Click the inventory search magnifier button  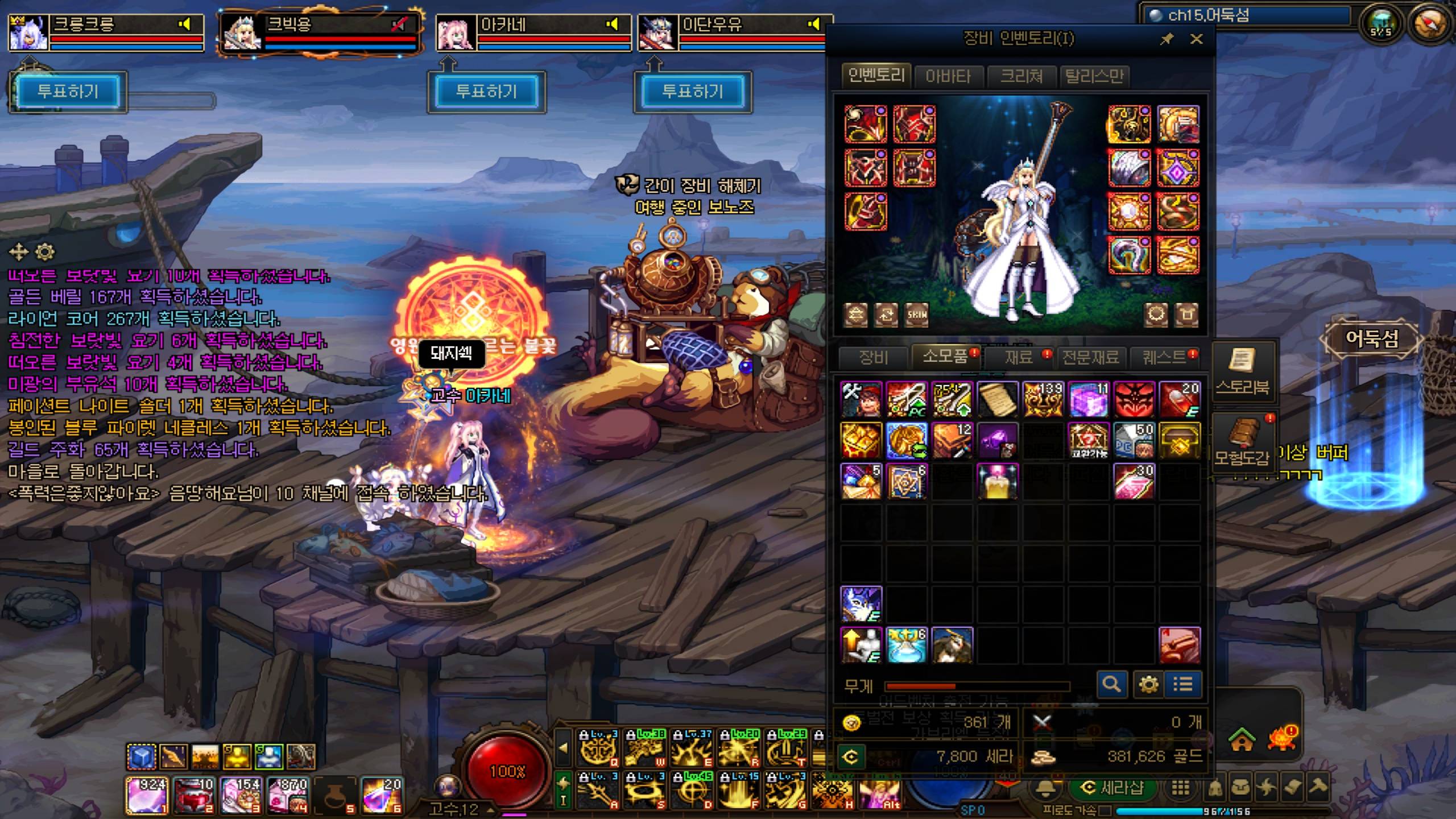tap(1111, 684)
